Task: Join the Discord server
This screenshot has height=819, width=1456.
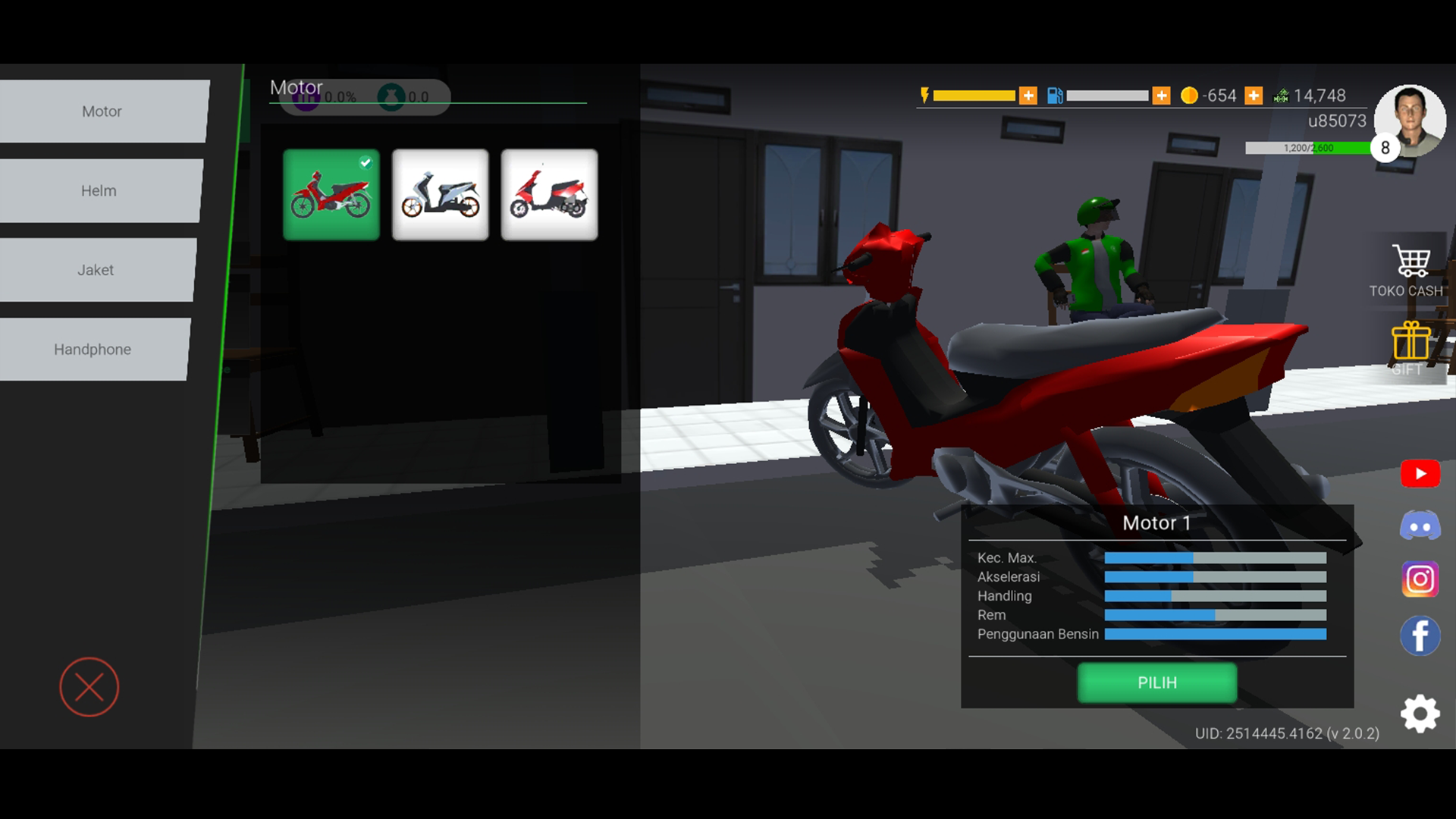Action: [1420, 526]
